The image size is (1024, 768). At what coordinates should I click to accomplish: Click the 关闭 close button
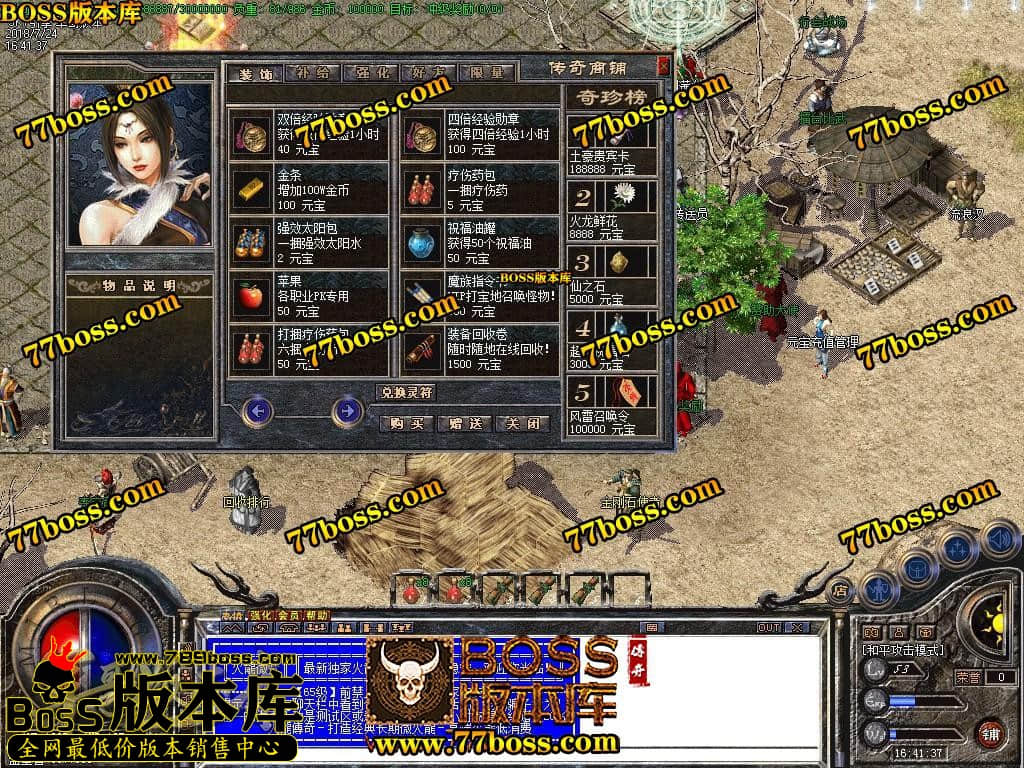pyautogui.click(x=524, y=423)
